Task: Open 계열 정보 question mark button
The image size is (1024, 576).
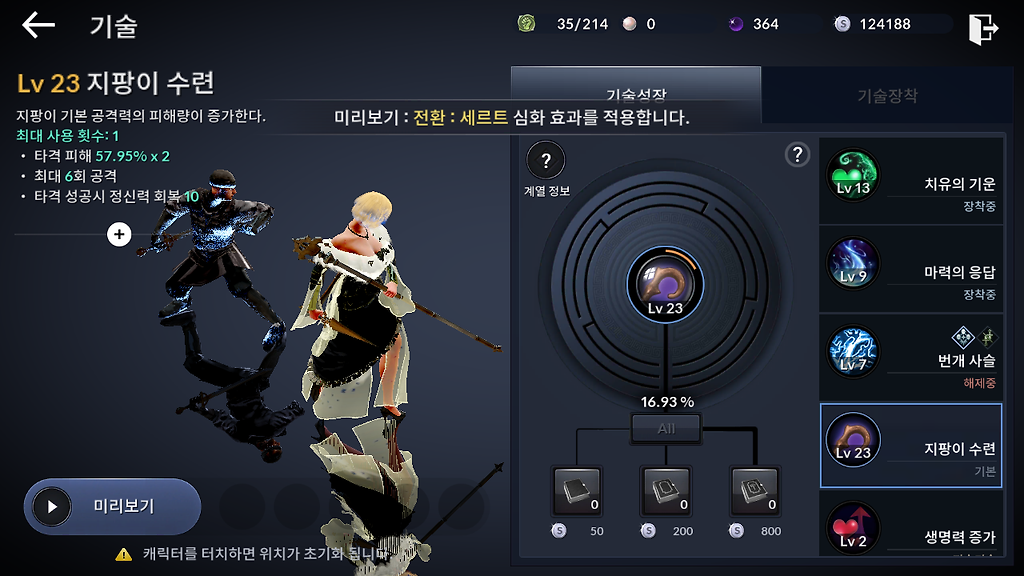Action: 546,160
